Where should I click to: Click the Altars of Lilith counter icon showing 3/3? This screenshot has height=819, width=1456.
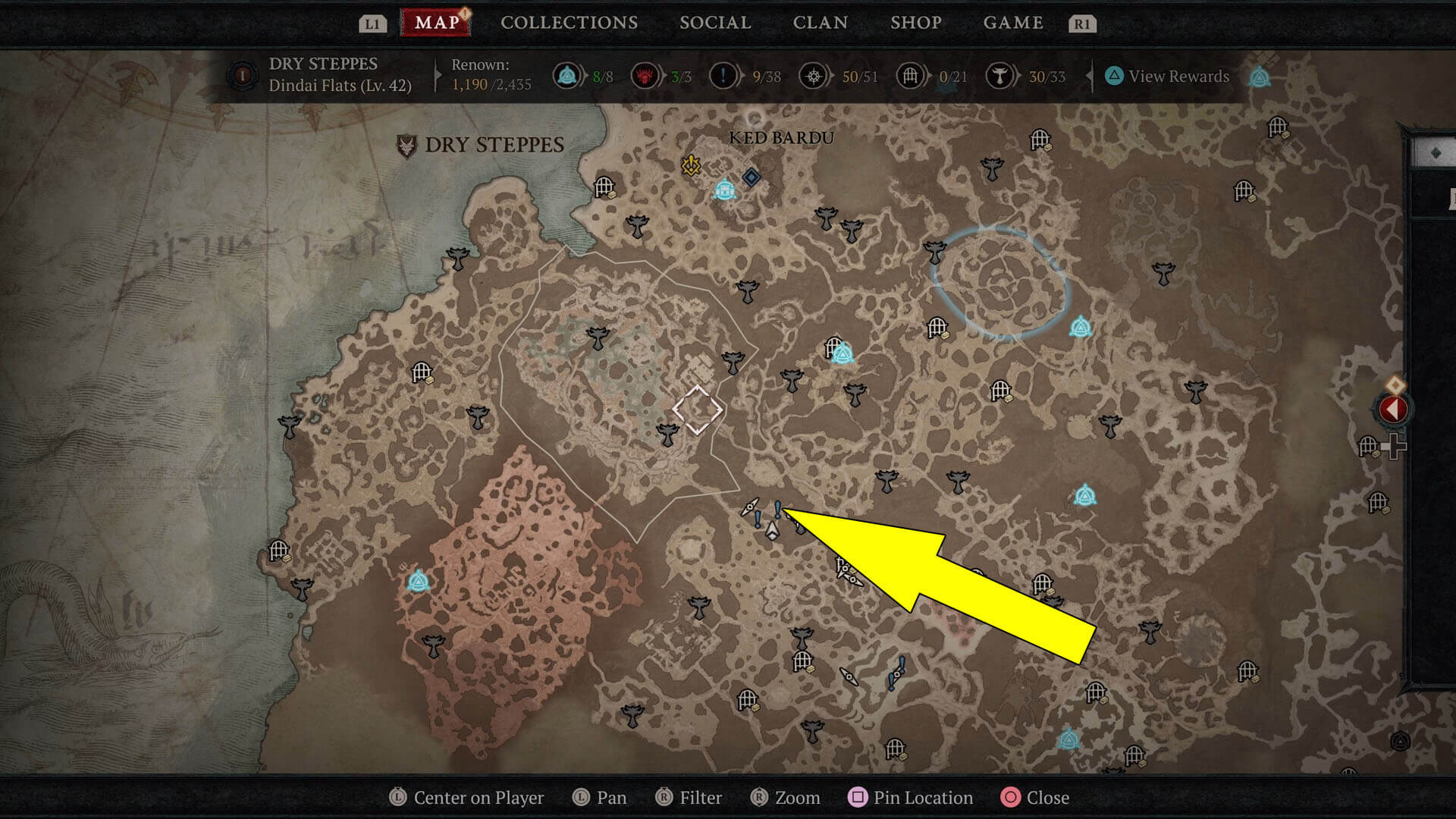coord(645,76)
